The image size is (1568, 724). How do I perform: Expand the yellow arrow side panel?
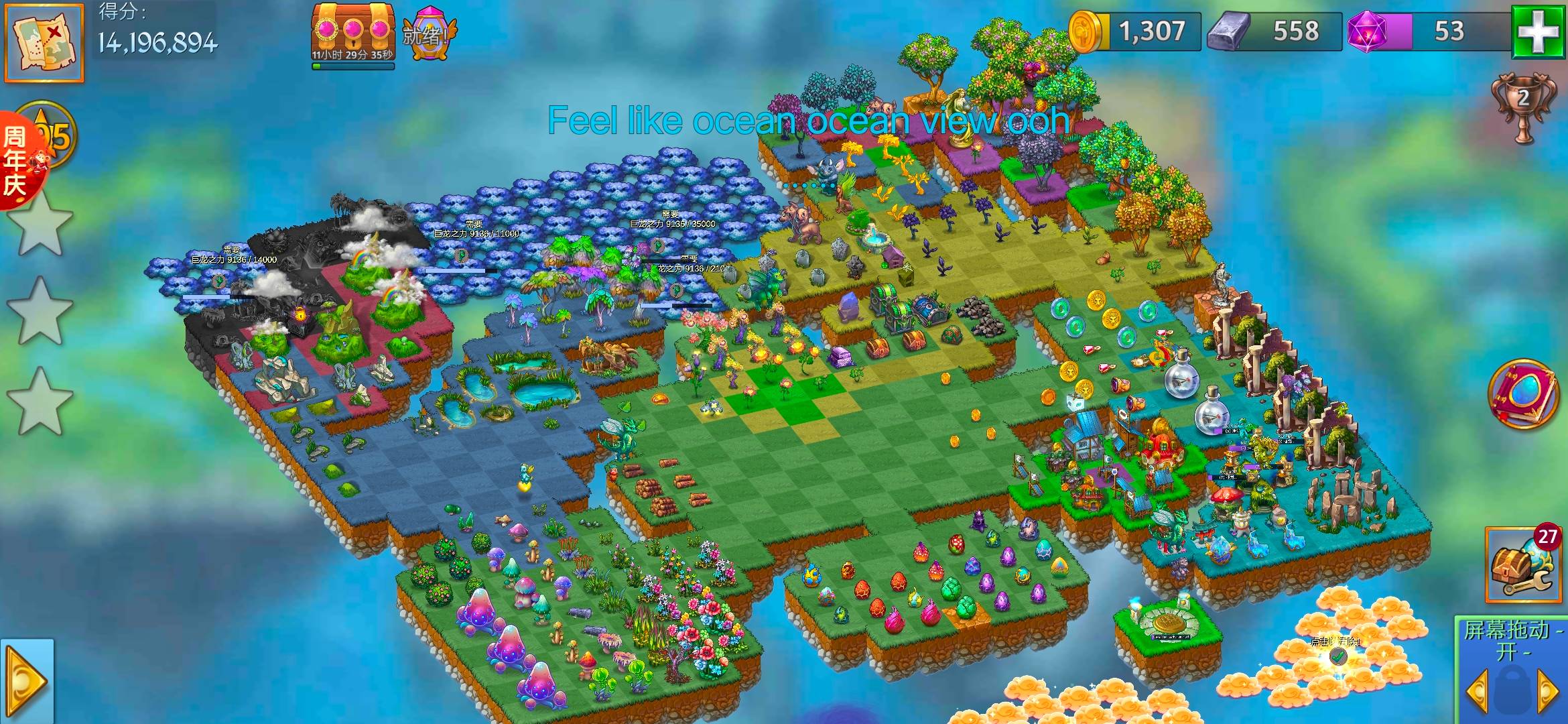point(27,682)
